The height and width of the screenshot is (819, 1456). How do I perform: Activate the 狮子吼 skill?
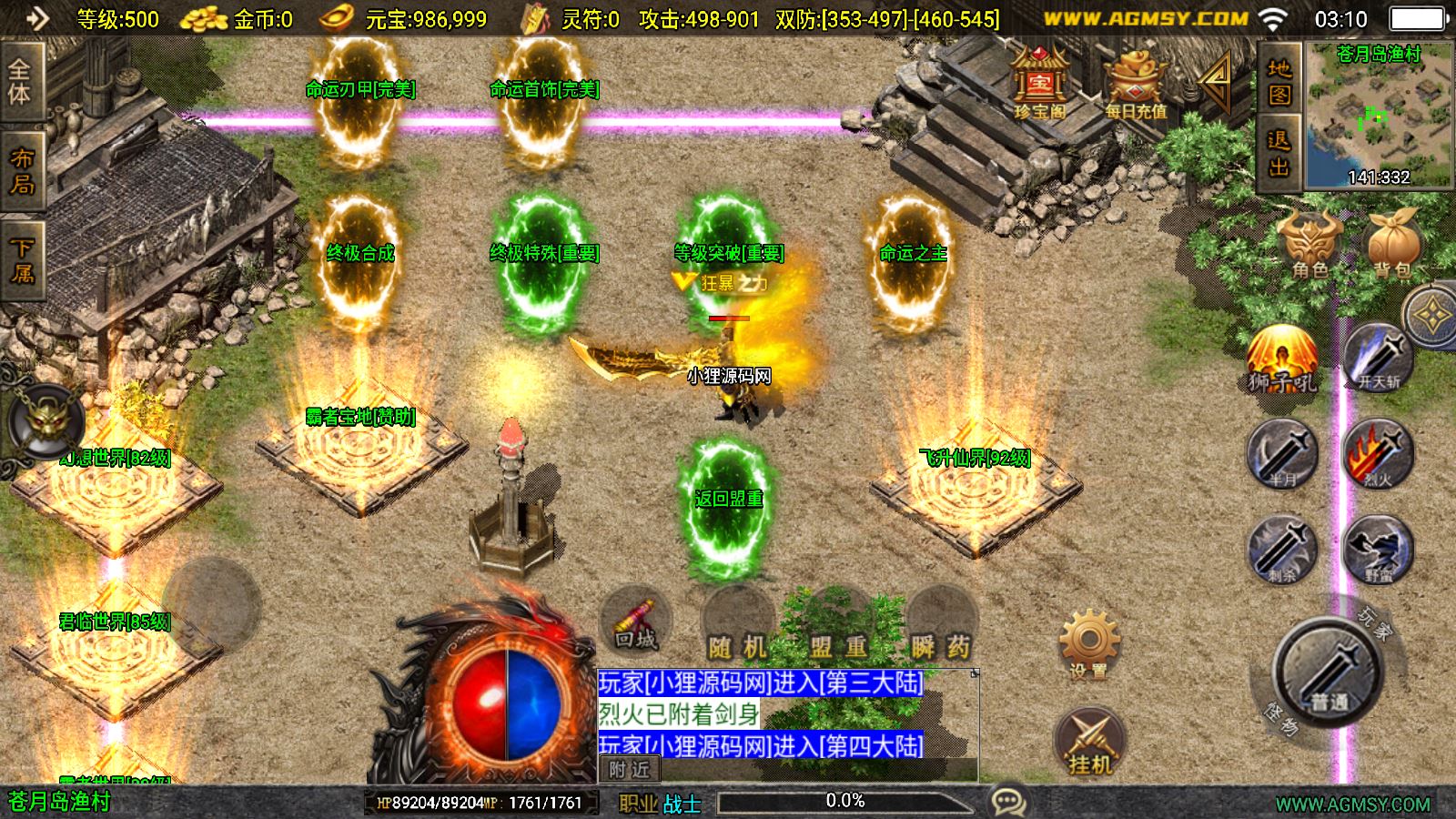tap(1282, 359)
